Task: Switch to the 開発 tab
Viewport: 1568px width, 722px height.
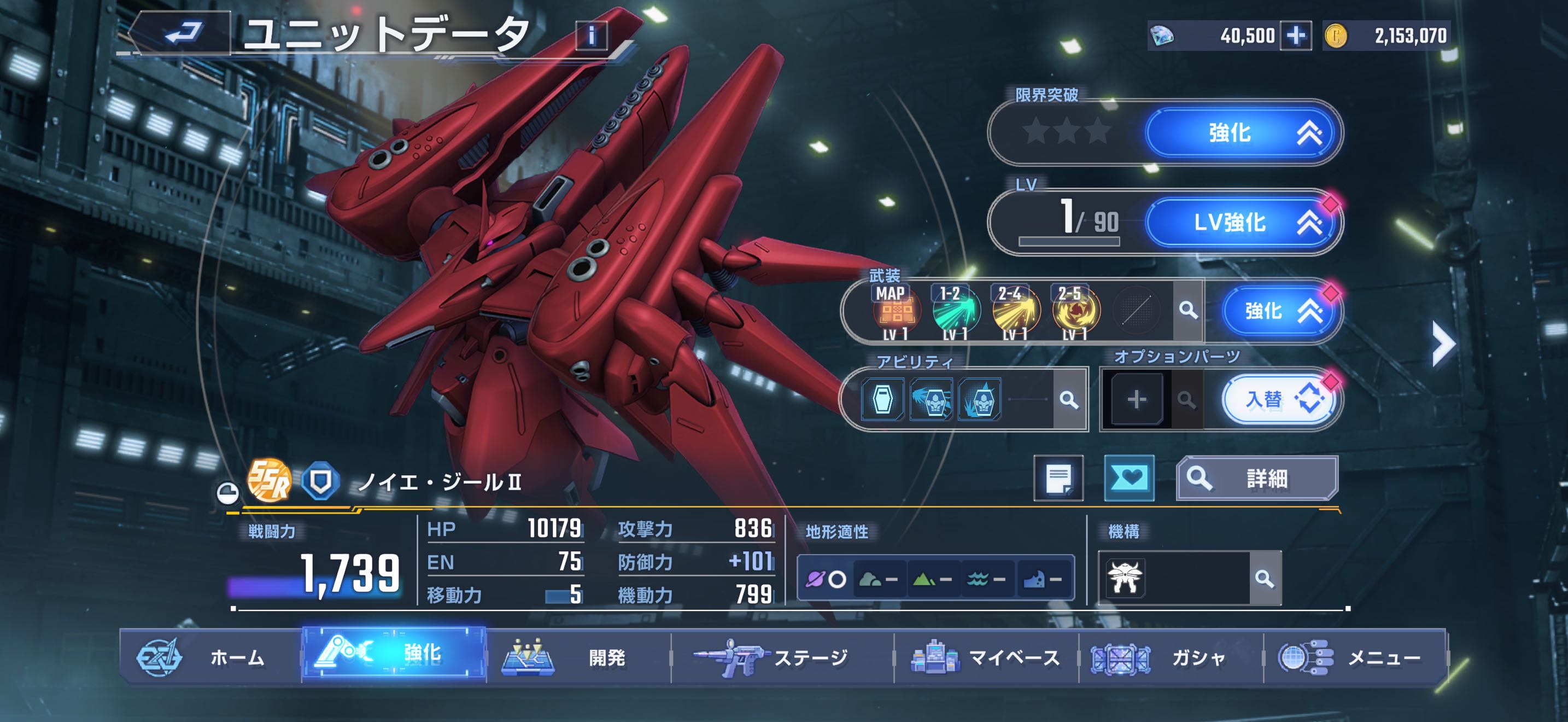Action: [x=578, y=657]
